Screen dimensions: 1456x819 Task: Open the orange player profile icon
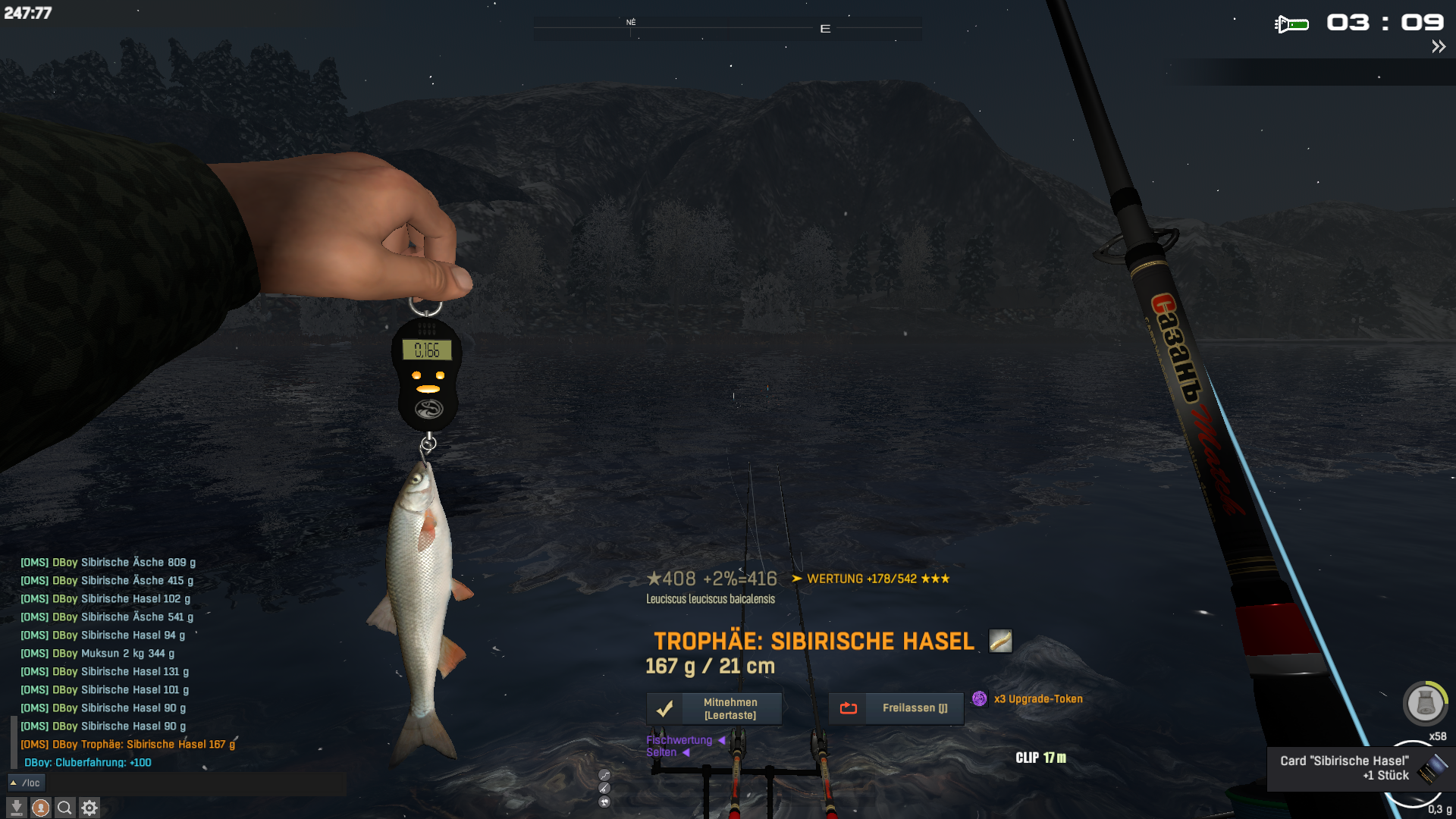click(41, 808)
